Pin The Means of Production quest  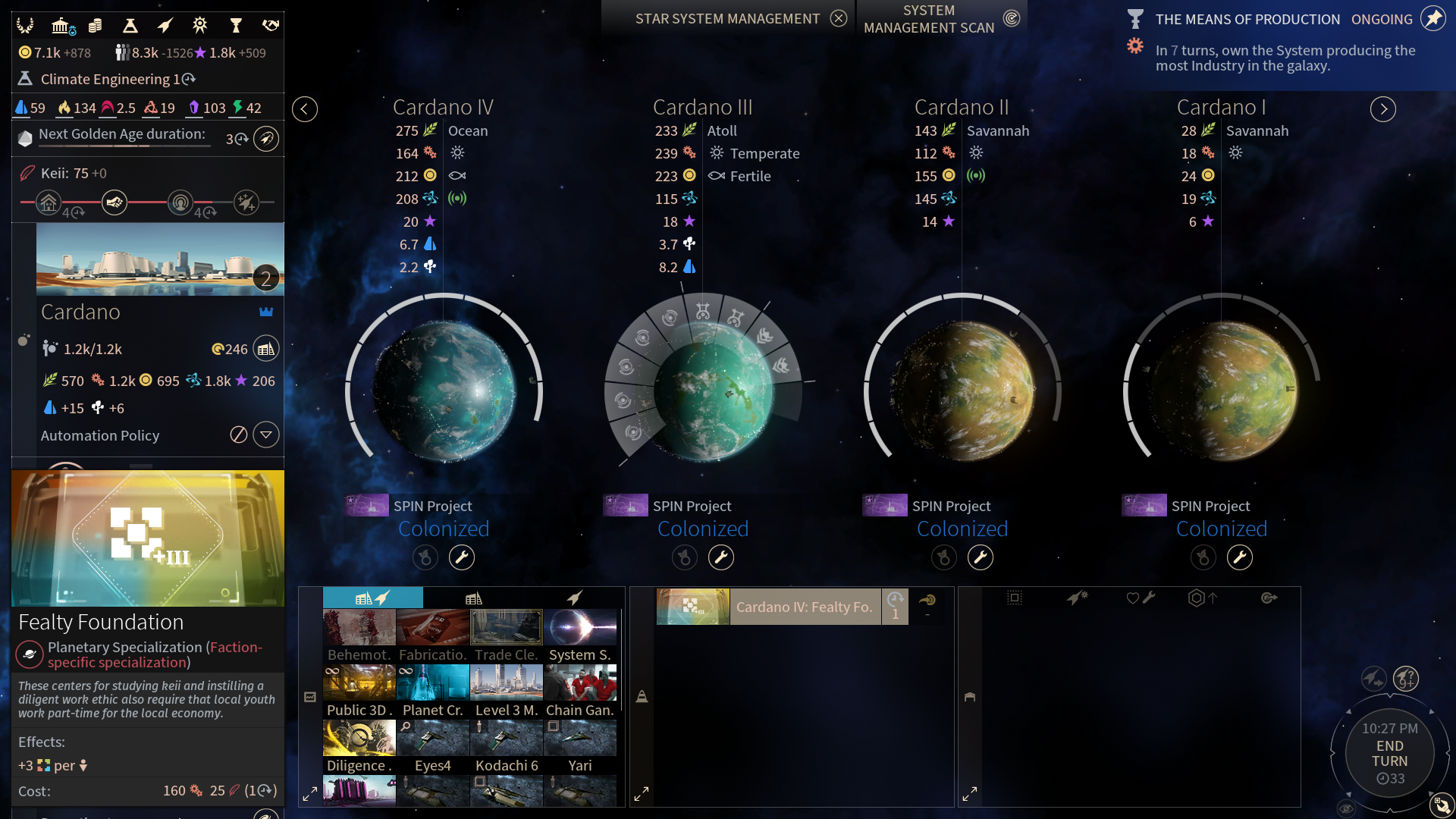1433,19
